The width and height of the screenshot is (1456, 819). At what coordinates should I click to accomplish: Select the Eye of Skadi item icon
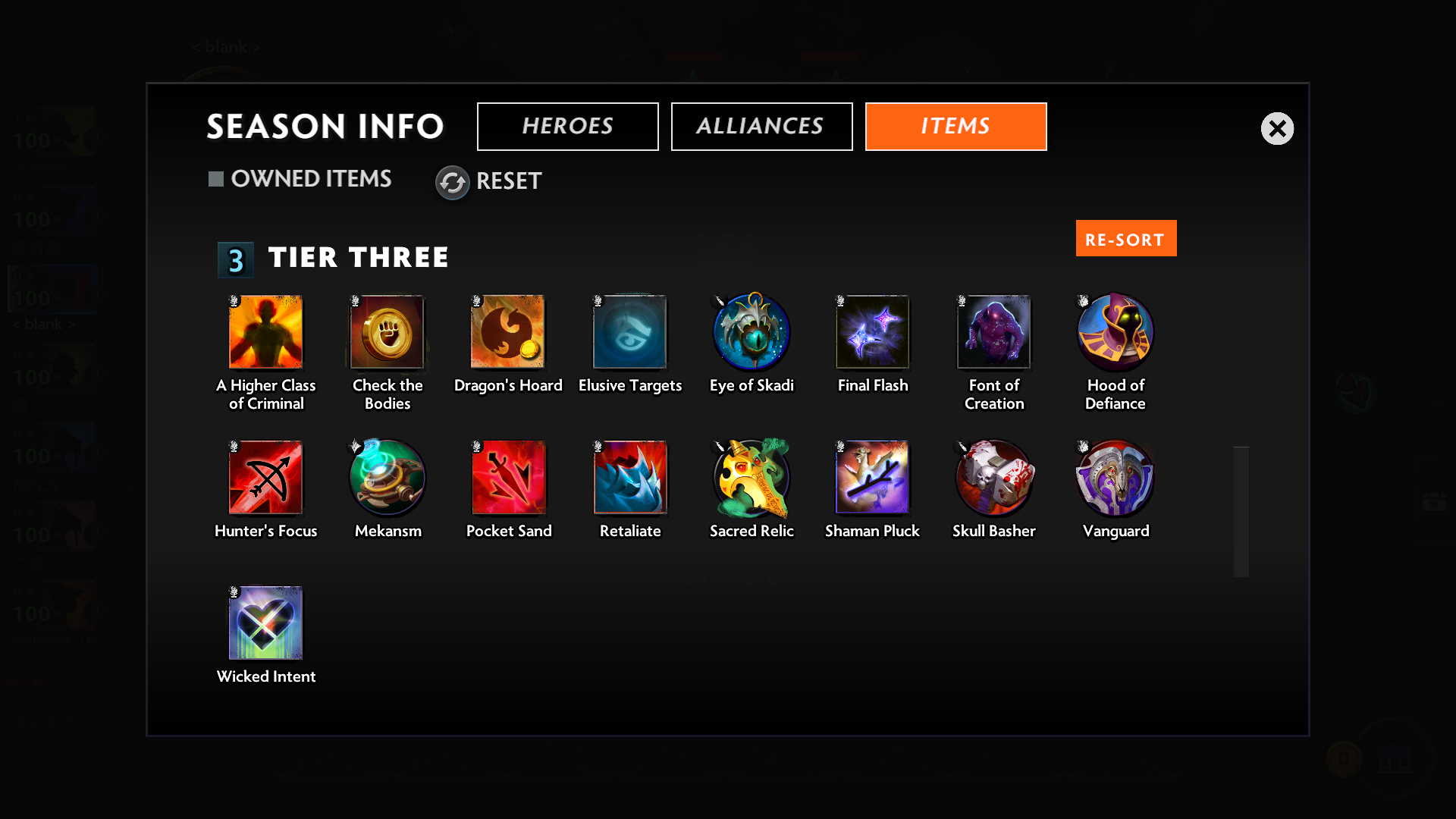751,331
